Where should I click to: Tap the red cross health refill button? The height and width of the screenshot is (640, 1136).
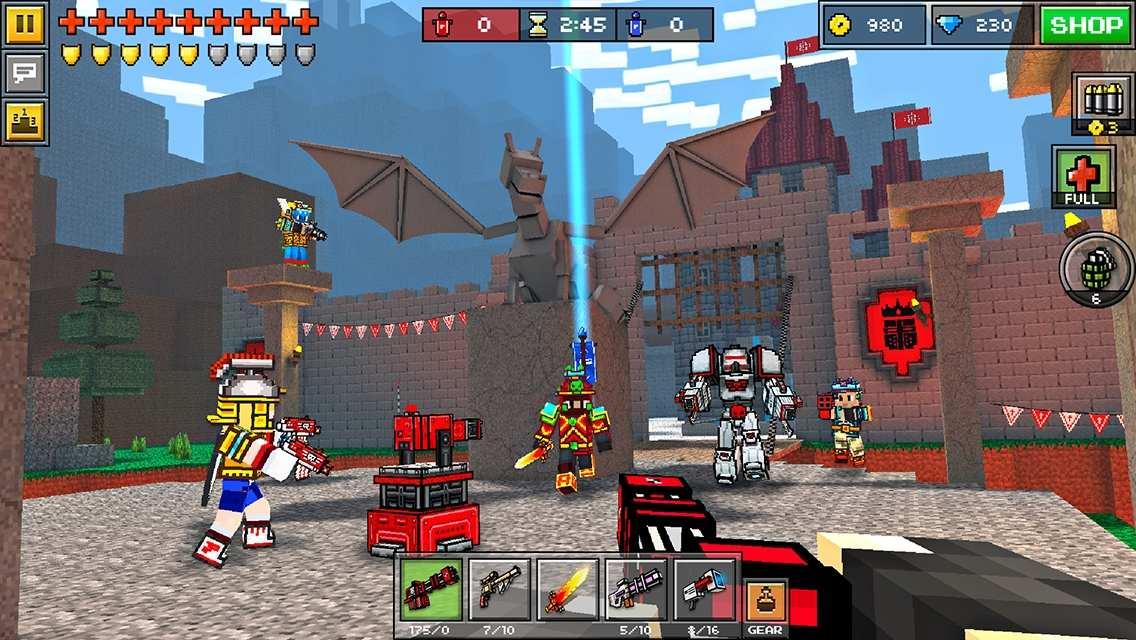(1082, 177)
